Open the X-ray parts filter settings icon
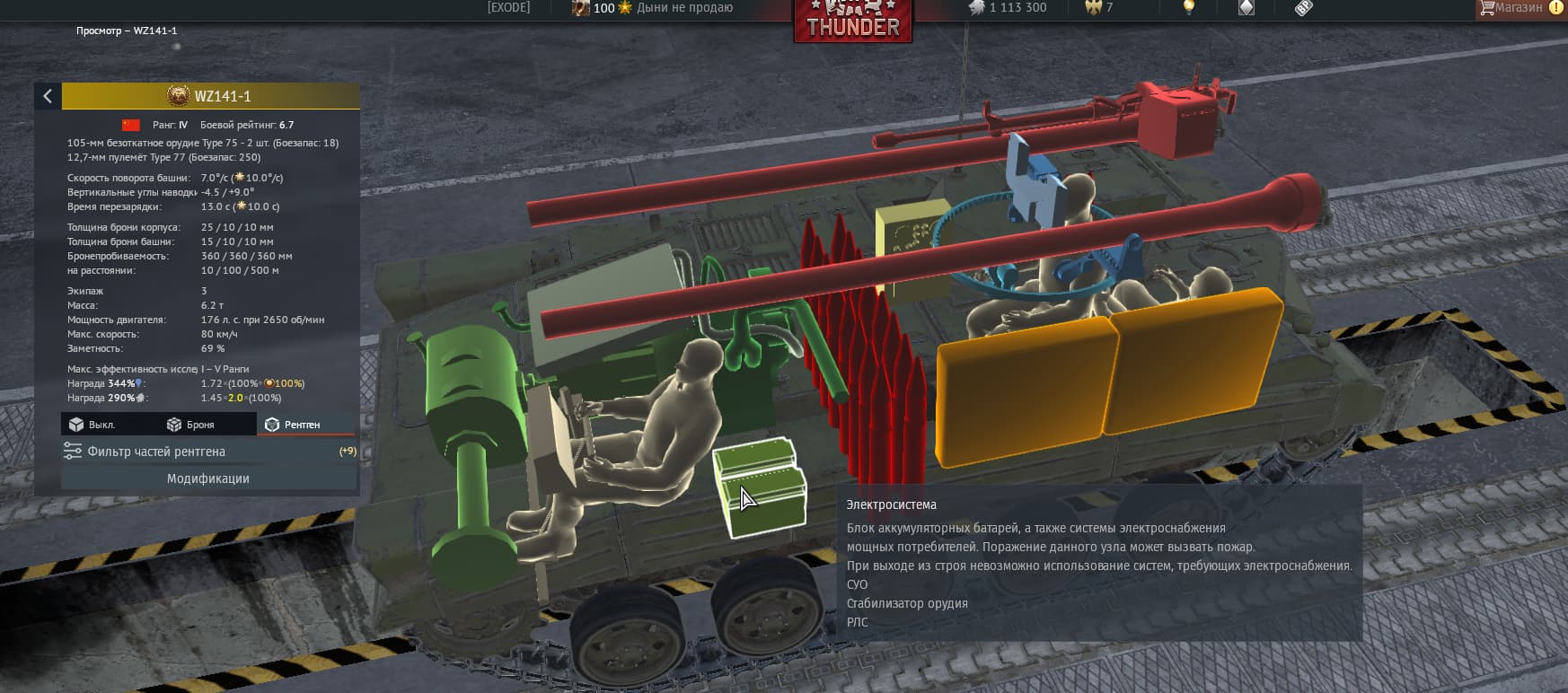The image size is (1568, 693). coord(73,452)
